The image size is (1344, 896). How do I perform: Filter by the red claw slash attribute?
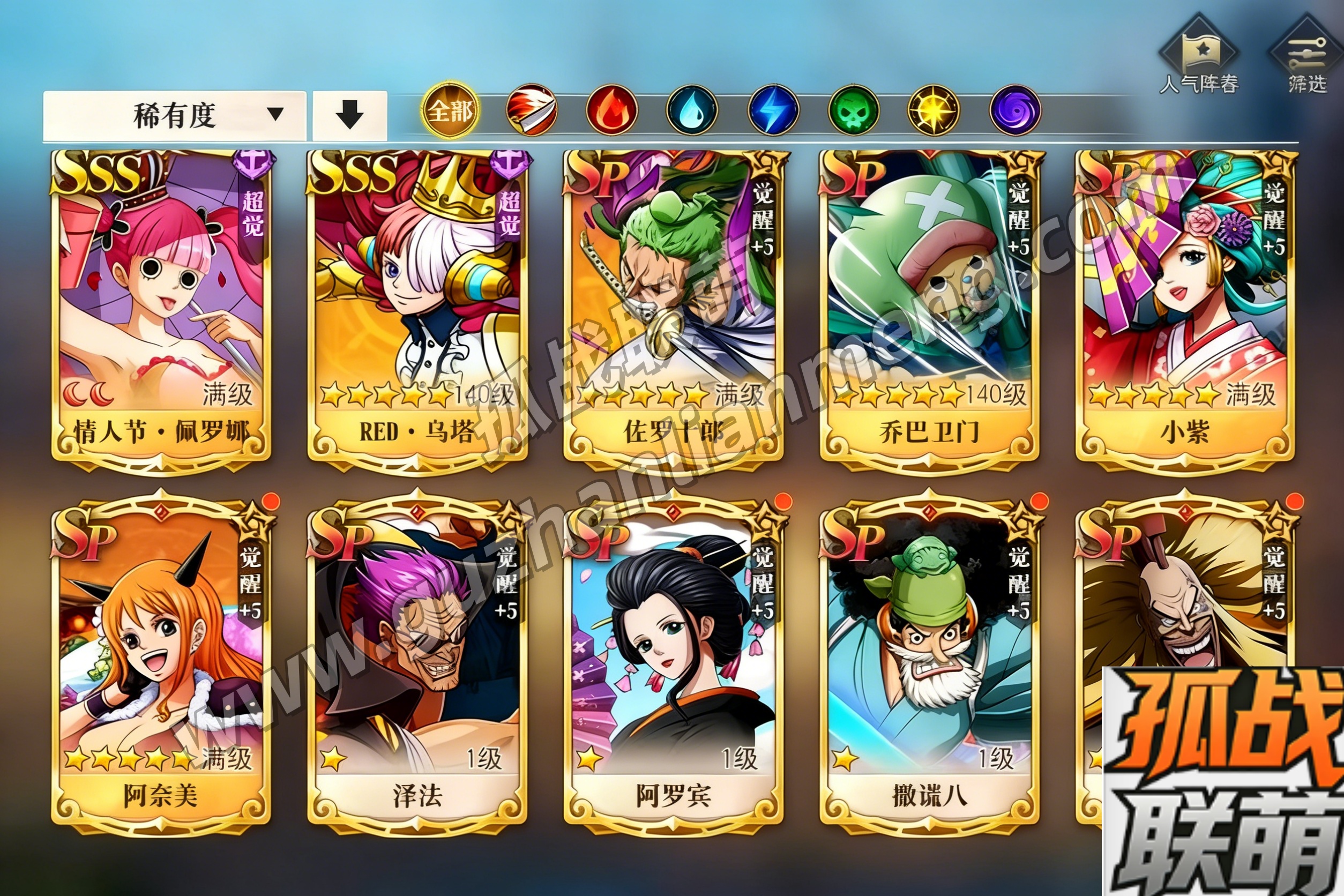[x=532, y=110]
